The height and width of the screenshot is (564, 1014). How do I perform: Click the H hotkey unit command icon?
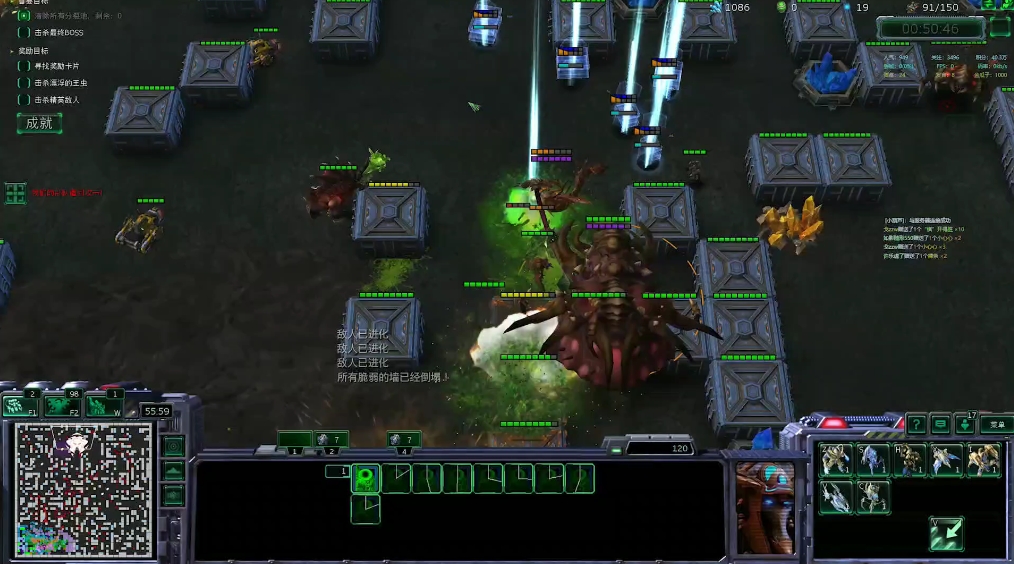click(x=910, y=460)
